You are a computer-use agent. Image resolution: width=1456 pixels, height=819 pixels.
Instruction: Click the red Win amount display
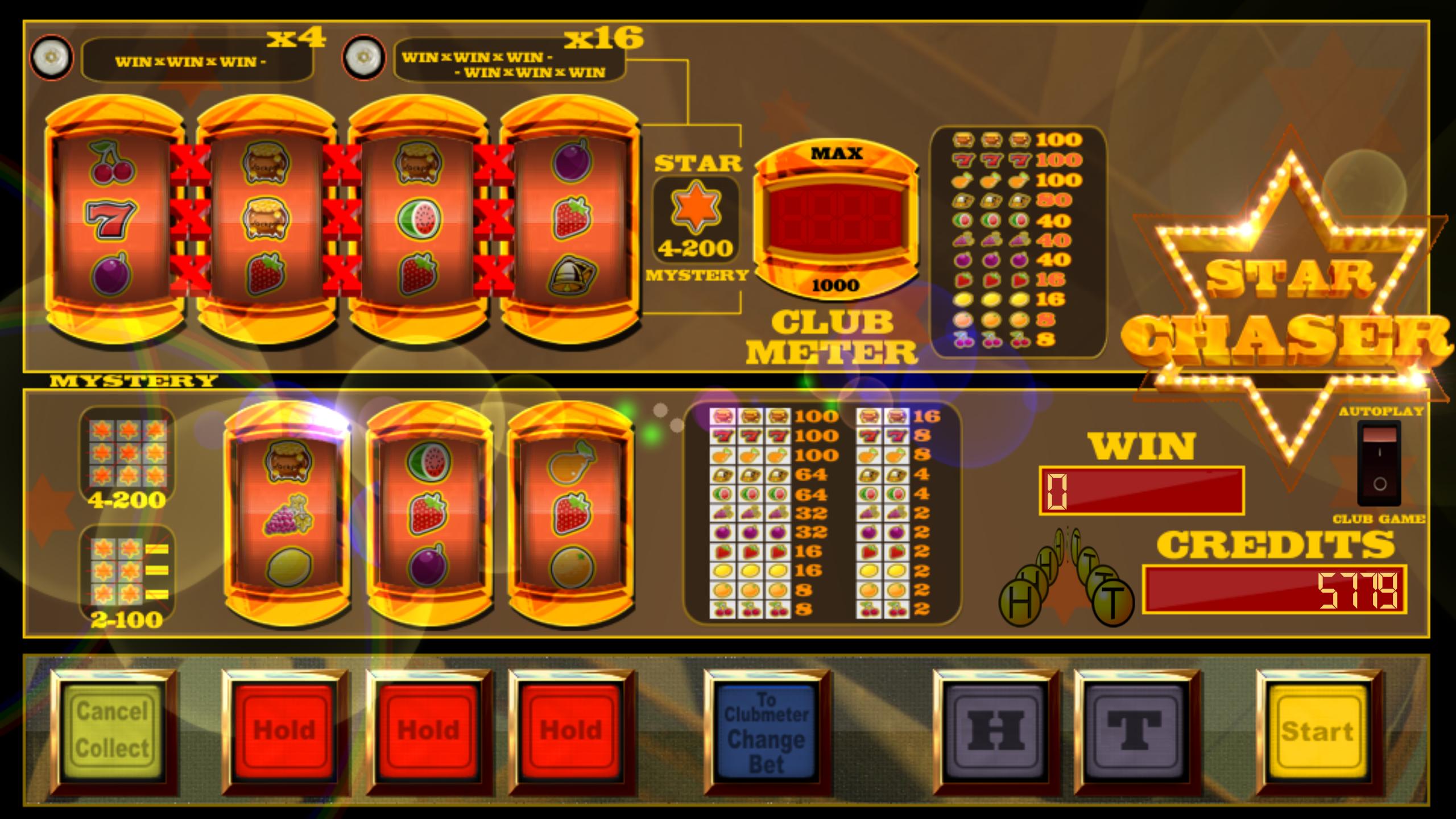point(1143,492)
